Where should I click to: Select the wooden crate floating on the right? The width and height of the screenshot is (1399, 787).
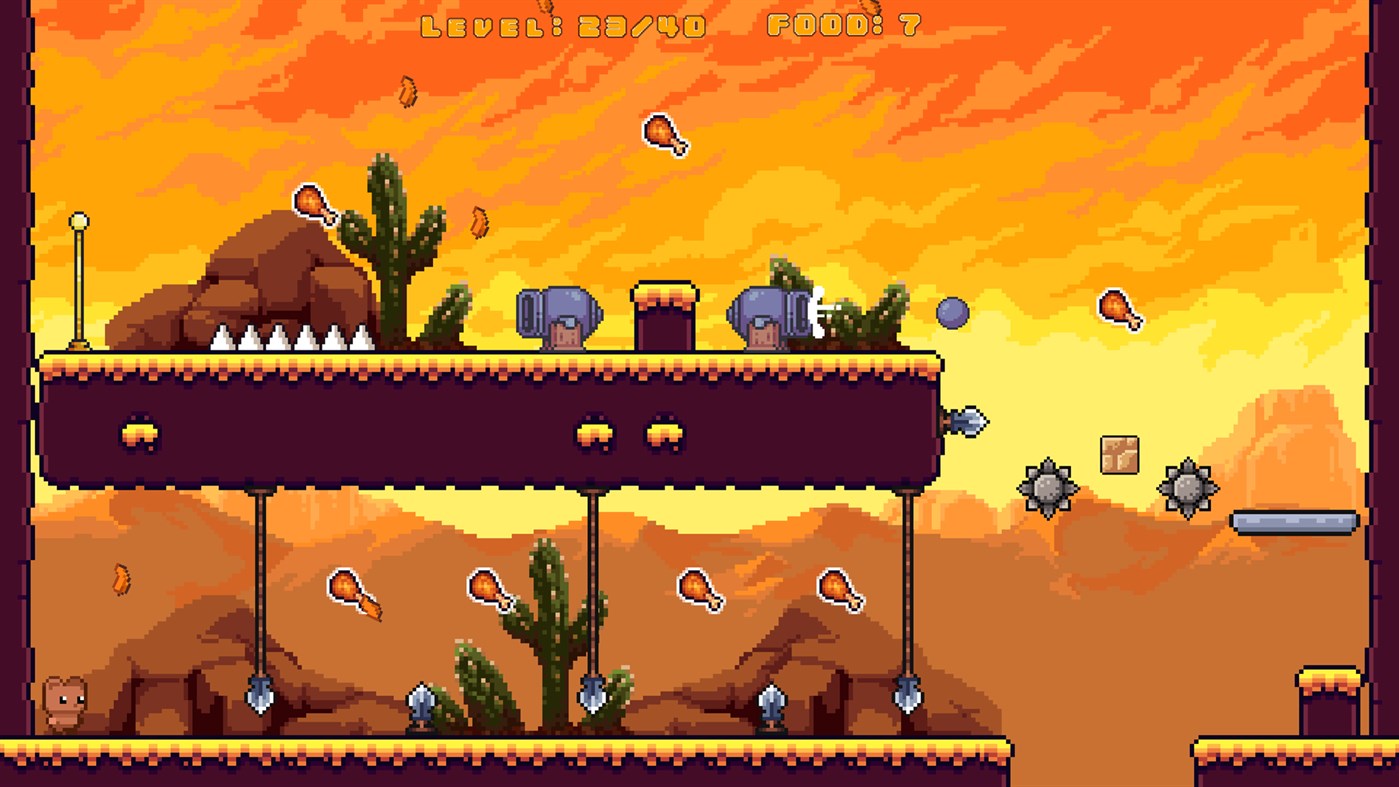point(1119,455)
